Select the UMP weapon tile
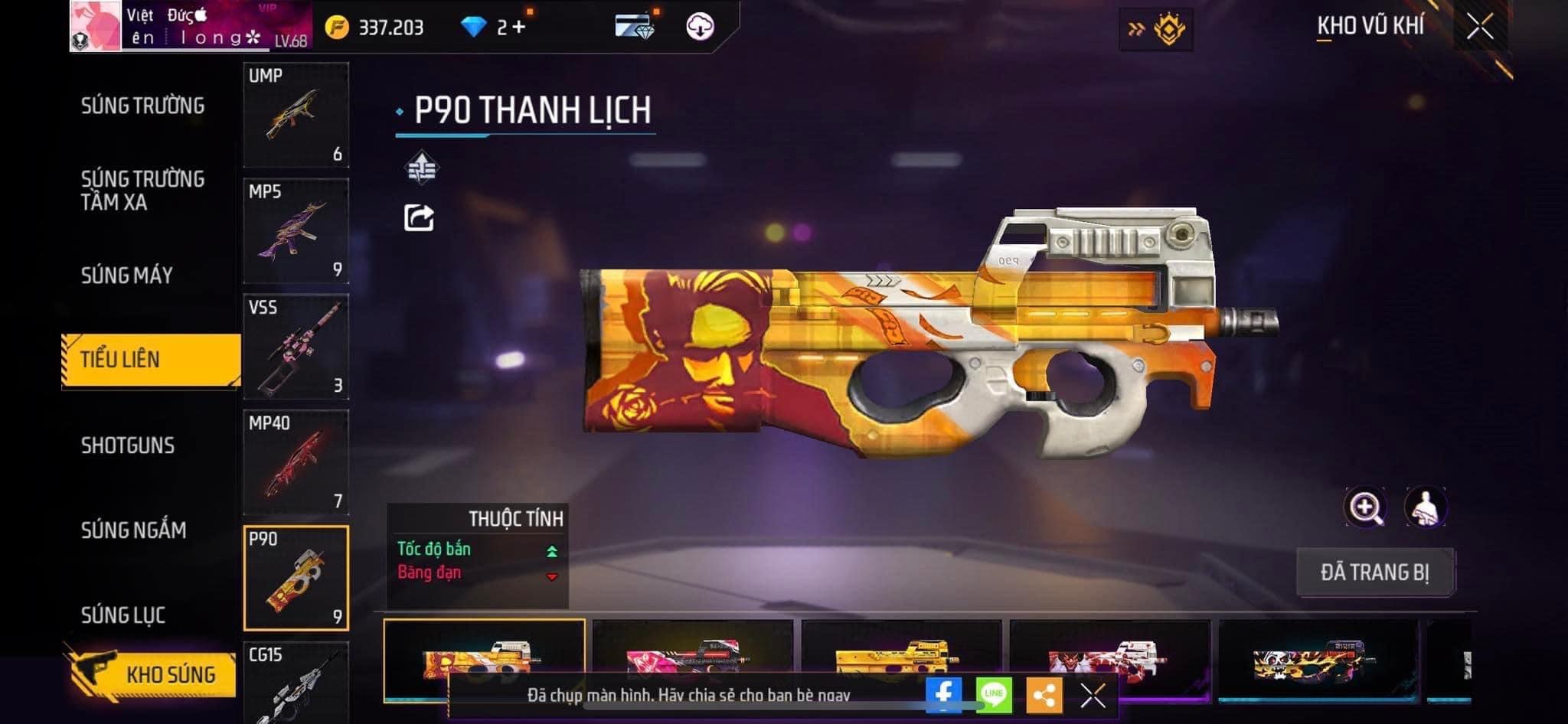Image resolution: width=1568 pixels, height=724 pixels. click(296, 115)
